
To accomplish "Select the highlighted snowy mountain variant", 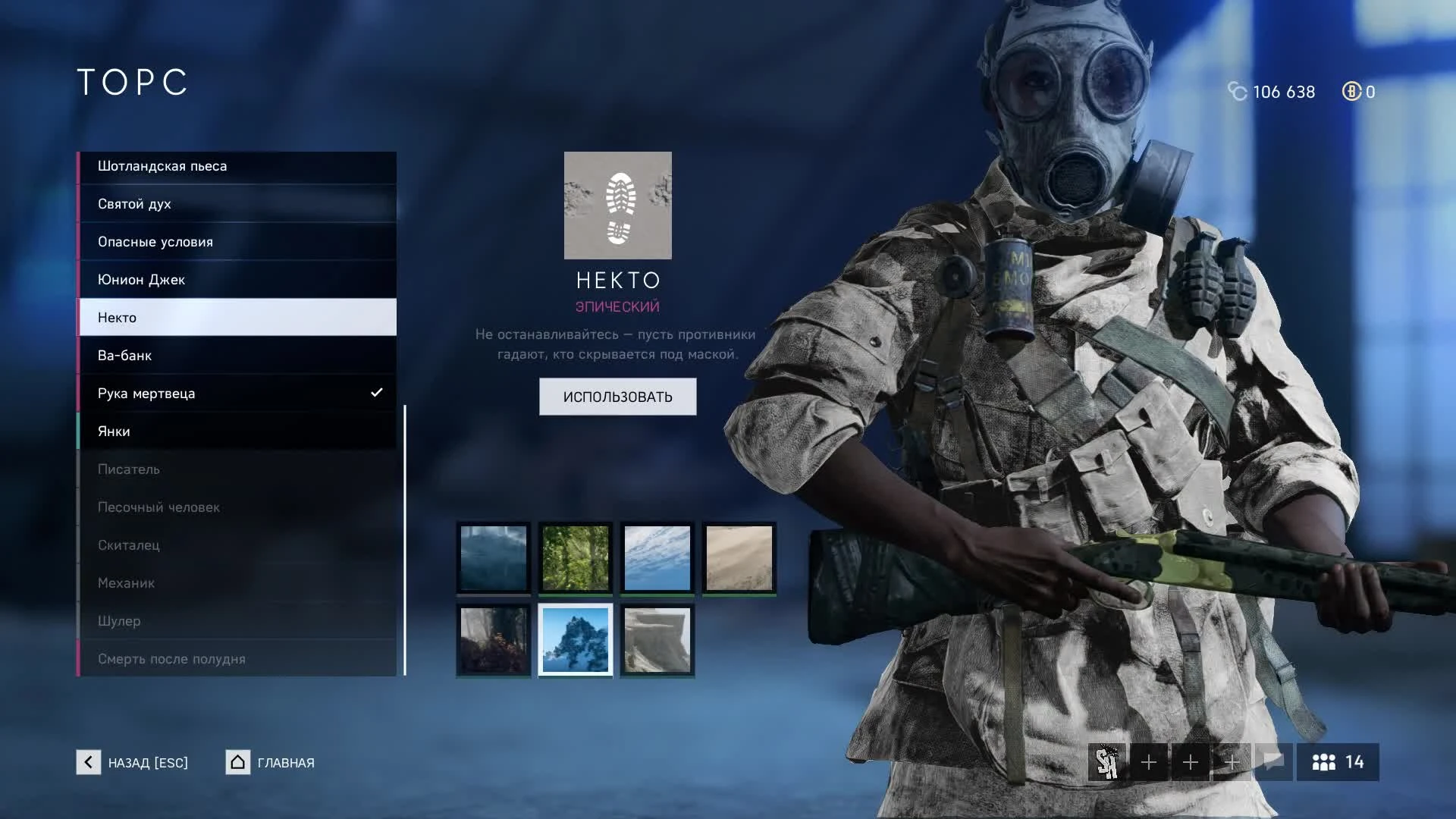I will point(575,640).
